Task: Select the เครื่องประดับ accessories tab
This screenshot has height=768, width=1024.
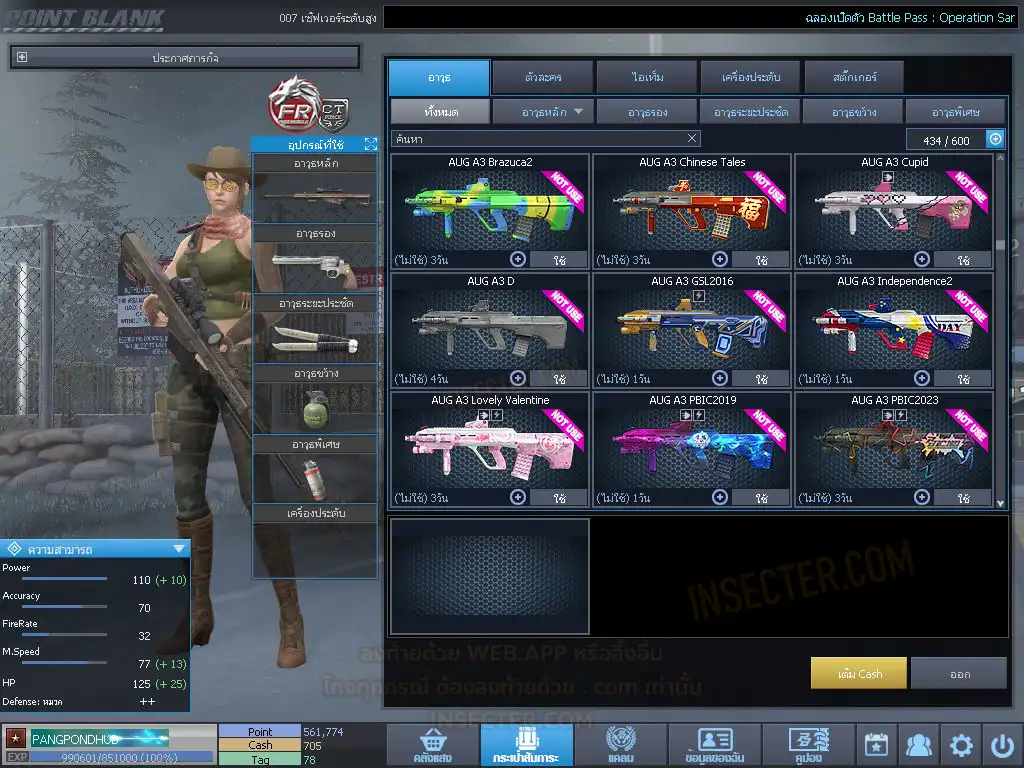Action: 749,77
